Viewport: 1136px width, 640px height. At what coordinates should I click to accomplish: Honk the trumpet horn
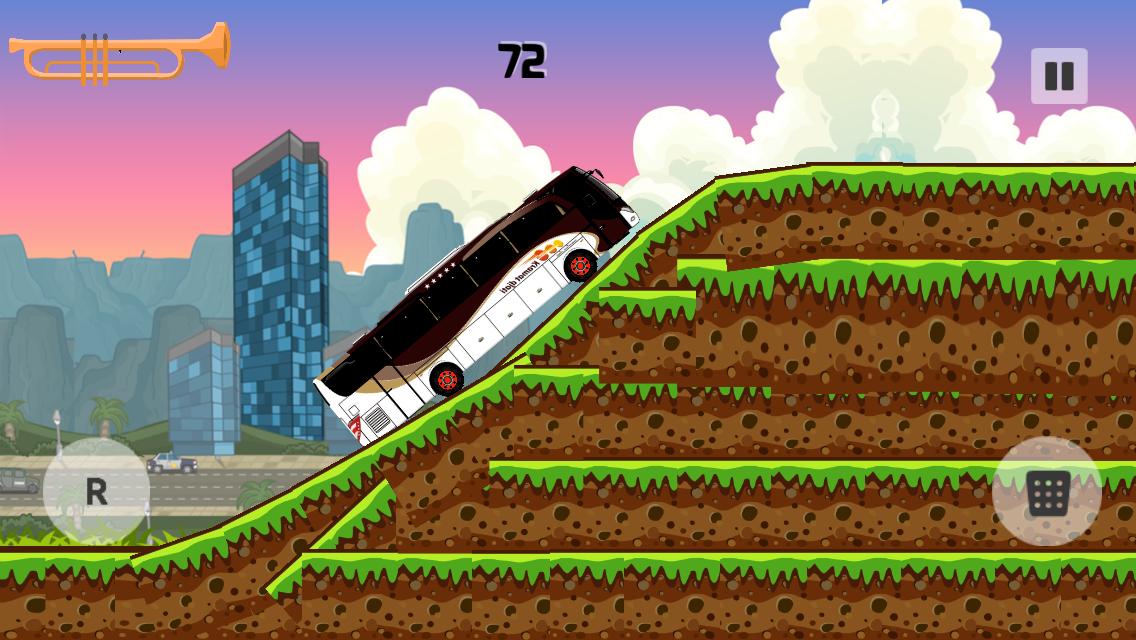tap(119, 52)
